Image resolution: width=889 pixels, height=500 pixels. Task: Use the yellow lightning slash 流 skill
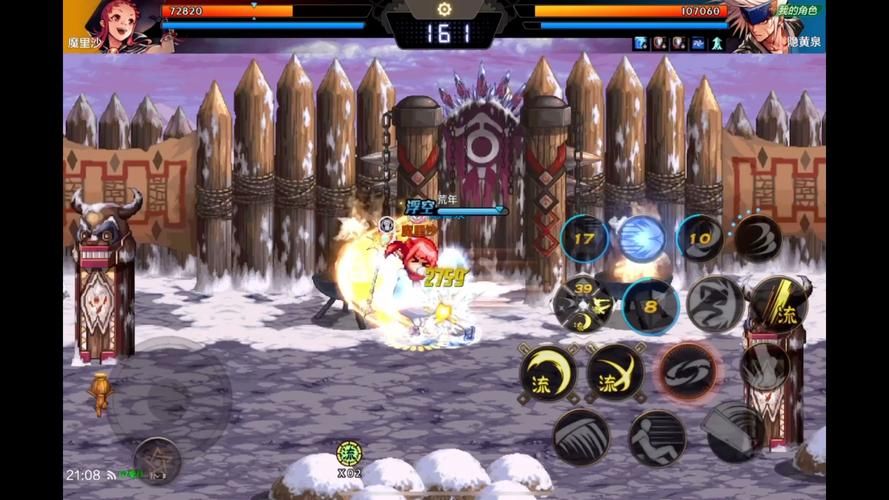tap(779, 304)
